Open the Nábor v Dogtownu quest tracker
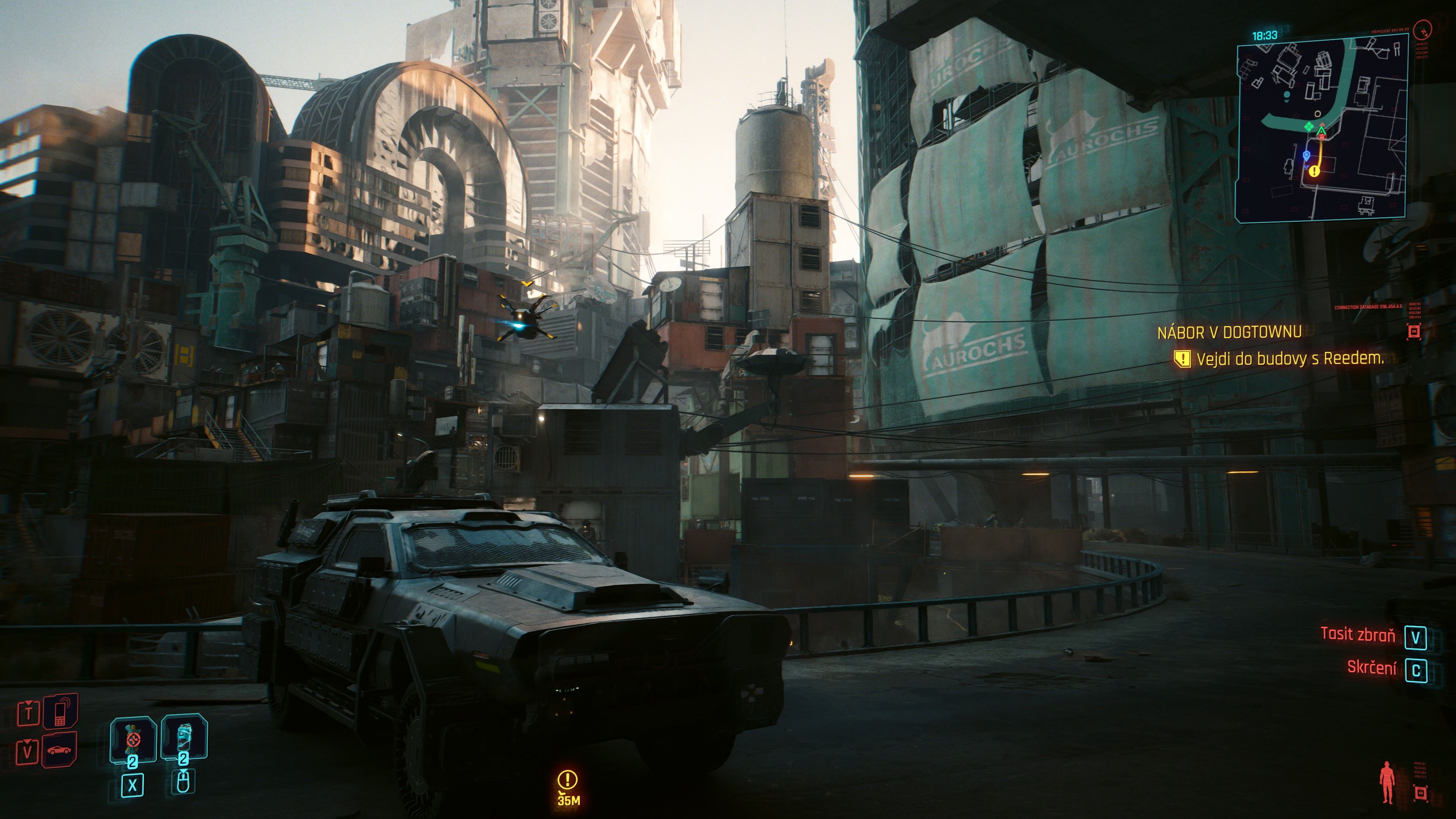The height and width of the screenshot is (819, 1456). [1229, 332]
